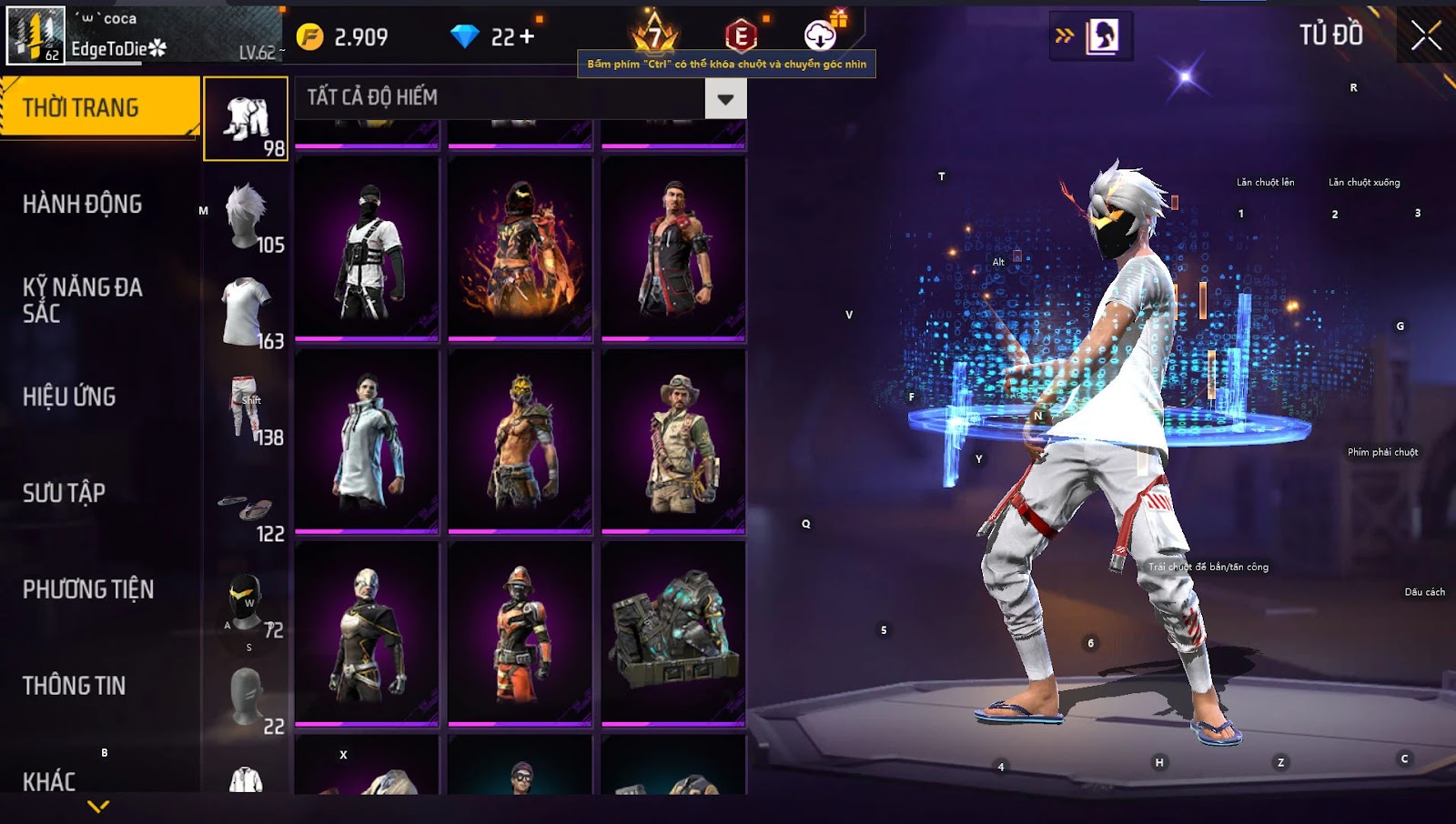Select the Hiệu Ứng tab
Viewport: 1456px width, 824px height.
click(69, 397)
